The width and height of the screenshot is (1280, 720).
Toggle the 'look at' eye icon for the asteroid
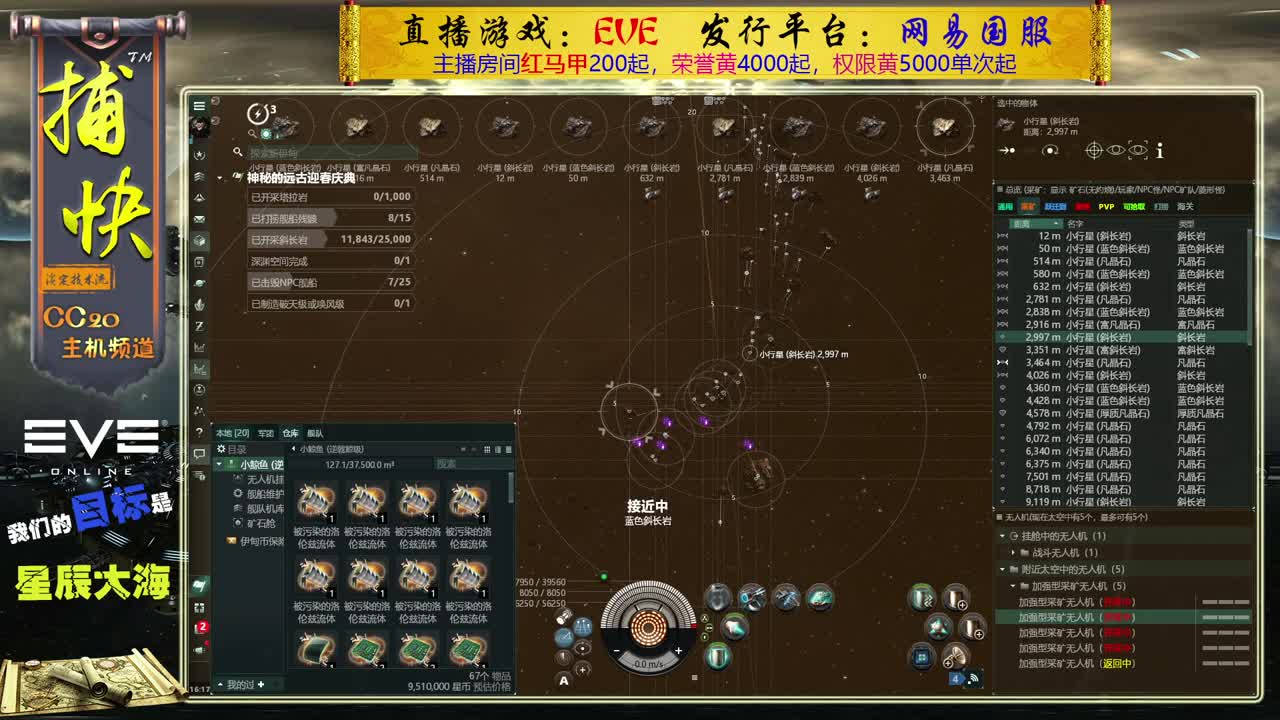click(1115, 150)
